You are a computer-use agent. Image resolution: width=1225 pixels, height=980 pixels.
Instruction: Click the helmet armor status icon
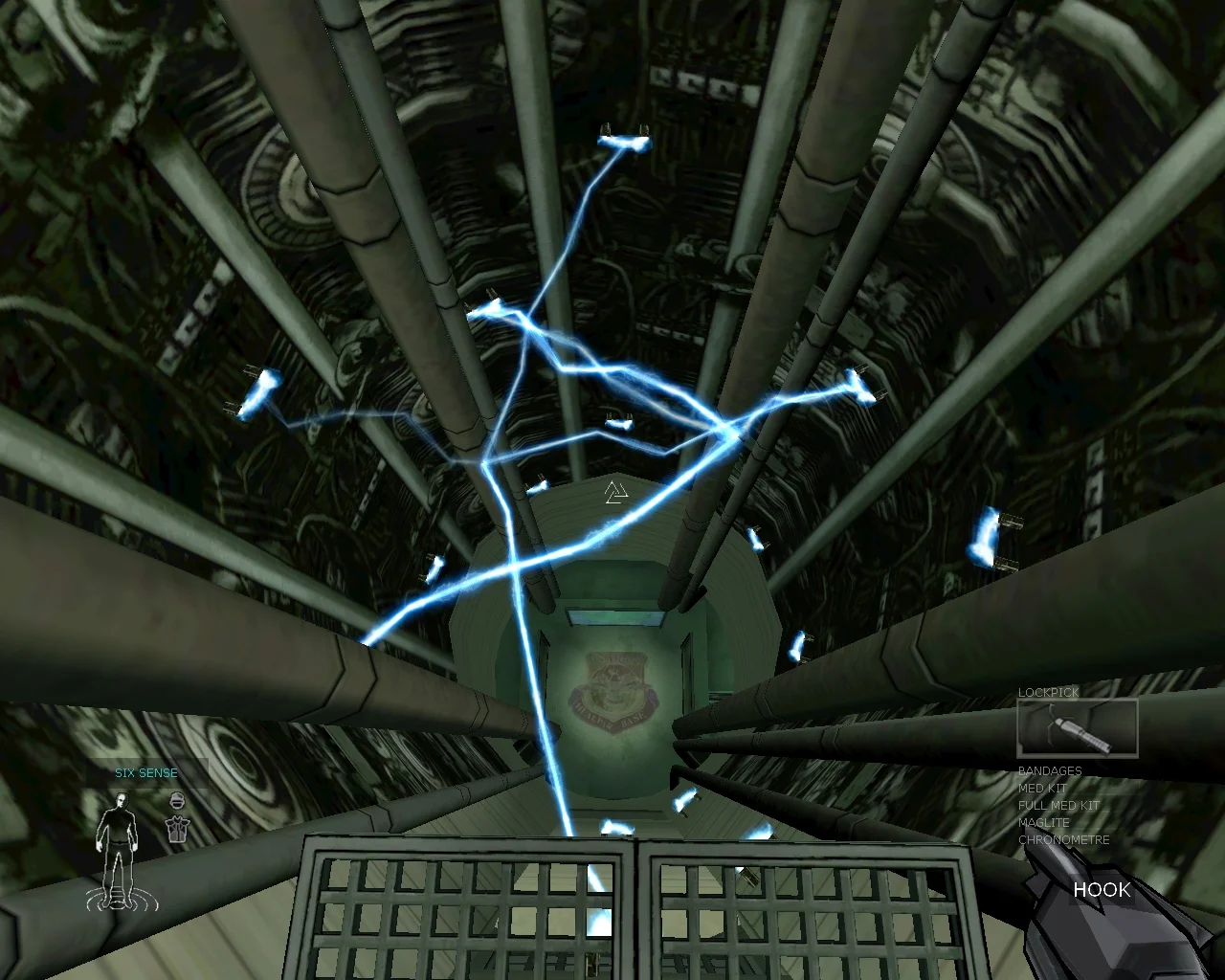(x=176, y=801)
